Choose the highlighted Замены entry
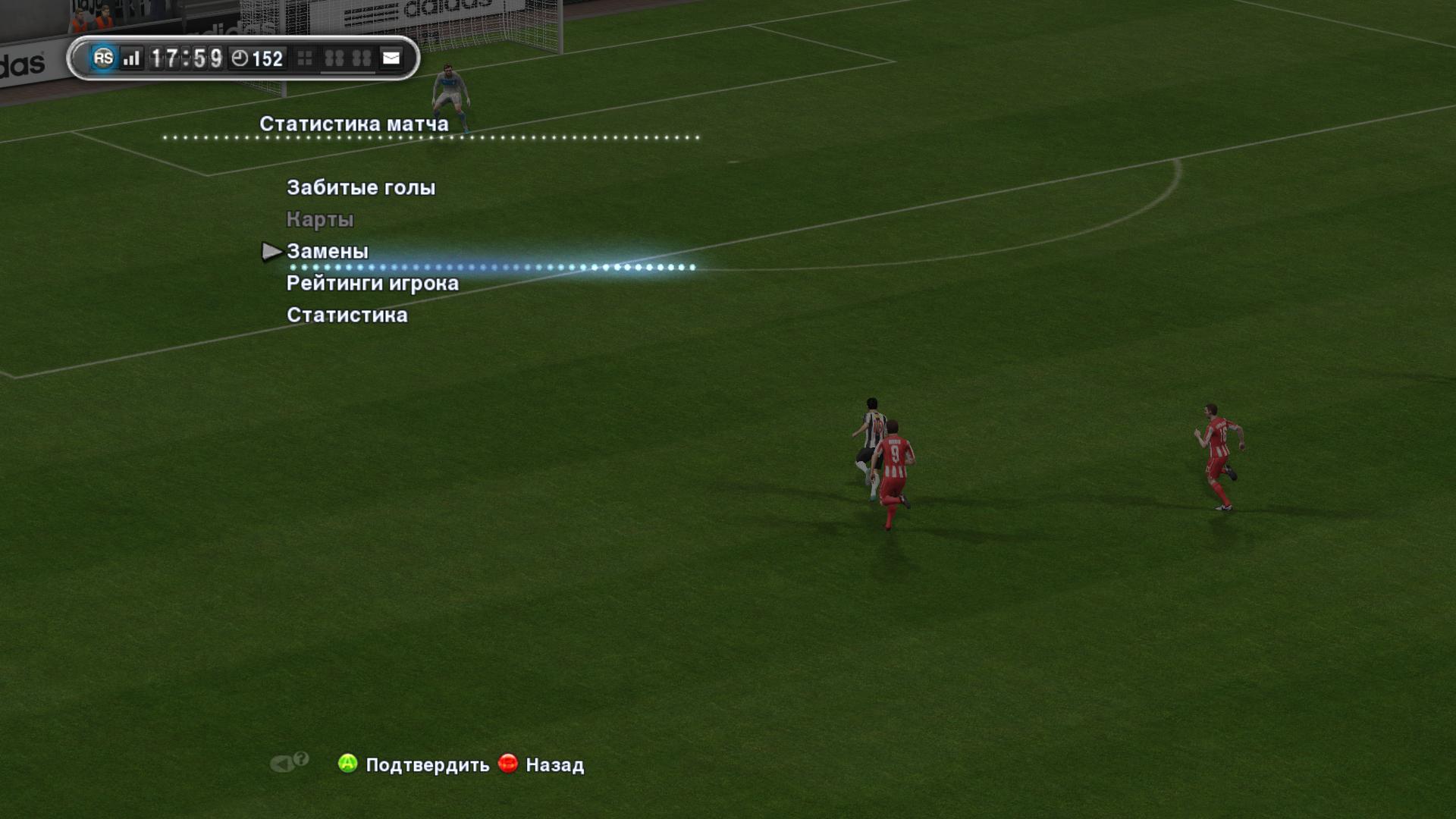Viewport: 1456px width, 819px height. 328,251
